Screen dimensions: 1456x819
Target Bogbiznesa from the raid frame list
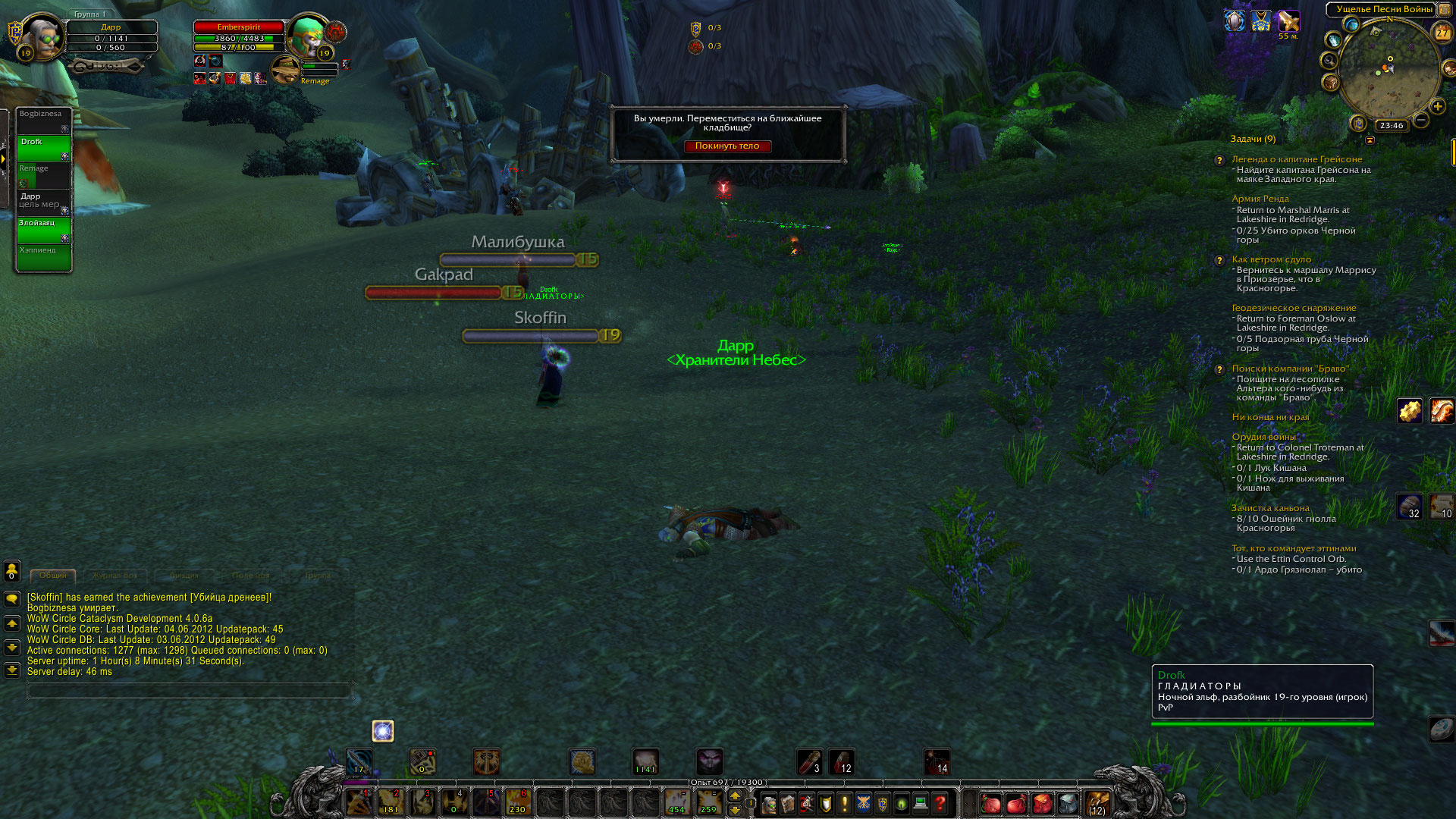[x=44, y=120]
